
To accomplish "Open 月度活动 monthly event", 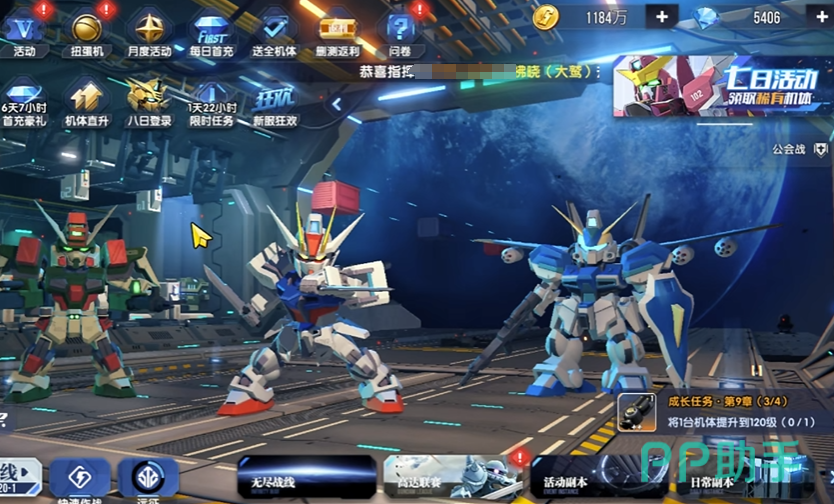I will [x=149, y=31].
